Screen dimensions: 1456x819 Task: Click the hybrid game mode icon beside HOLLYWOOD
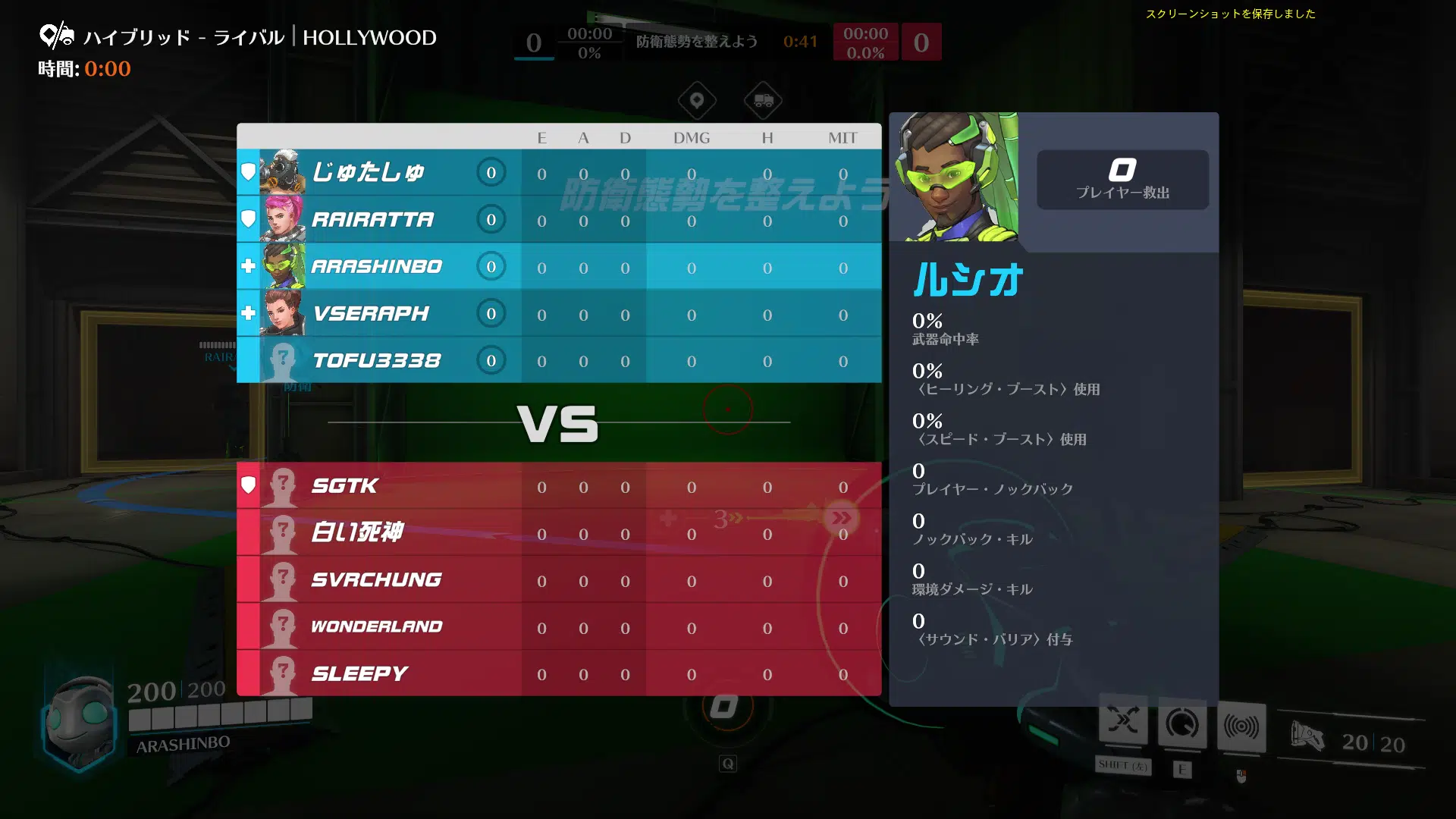pyautogui.click(x=57, y=36)
